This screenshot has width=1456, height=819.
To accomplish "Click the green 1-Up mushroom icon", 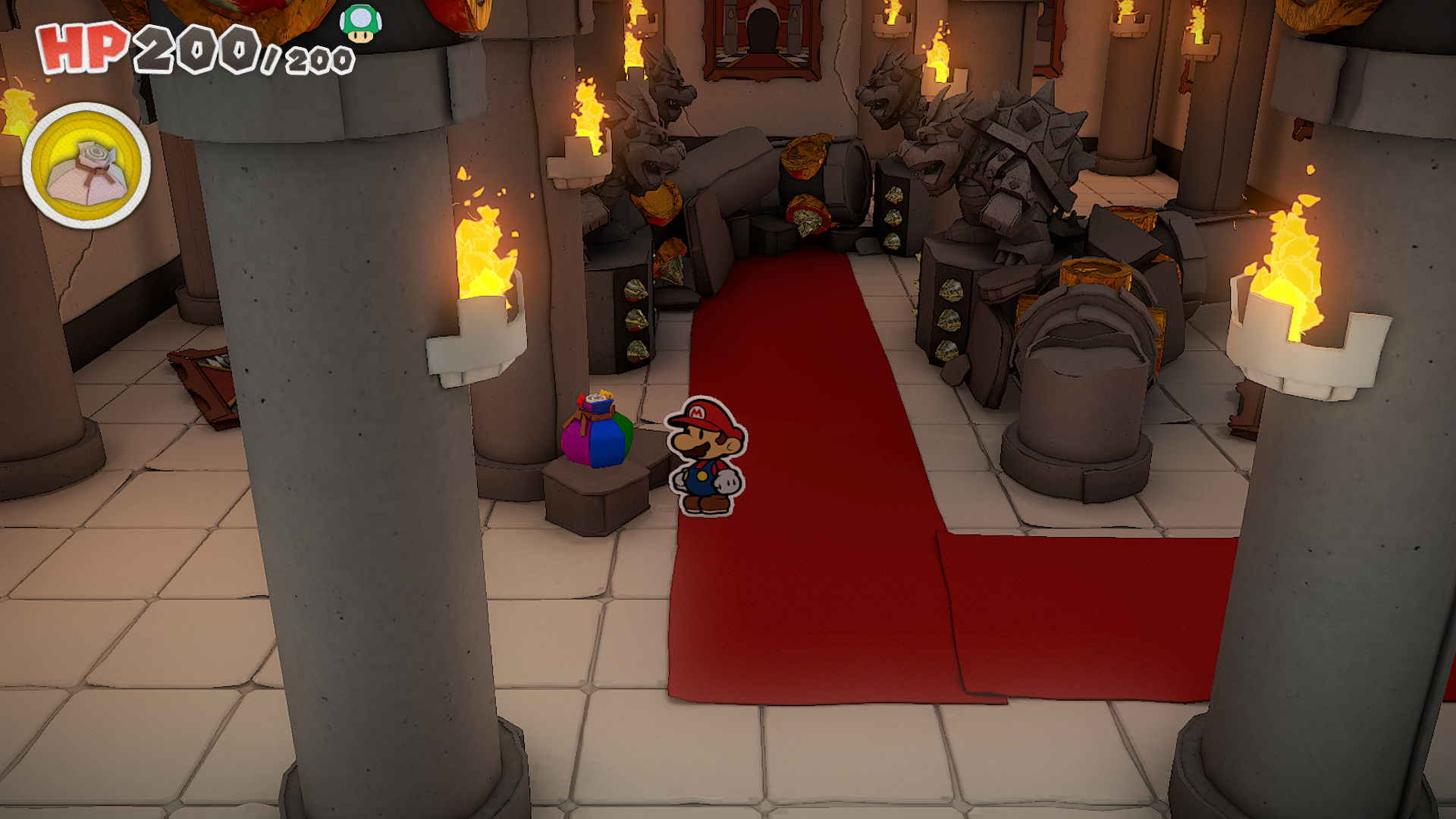I will tap(360, 23).
